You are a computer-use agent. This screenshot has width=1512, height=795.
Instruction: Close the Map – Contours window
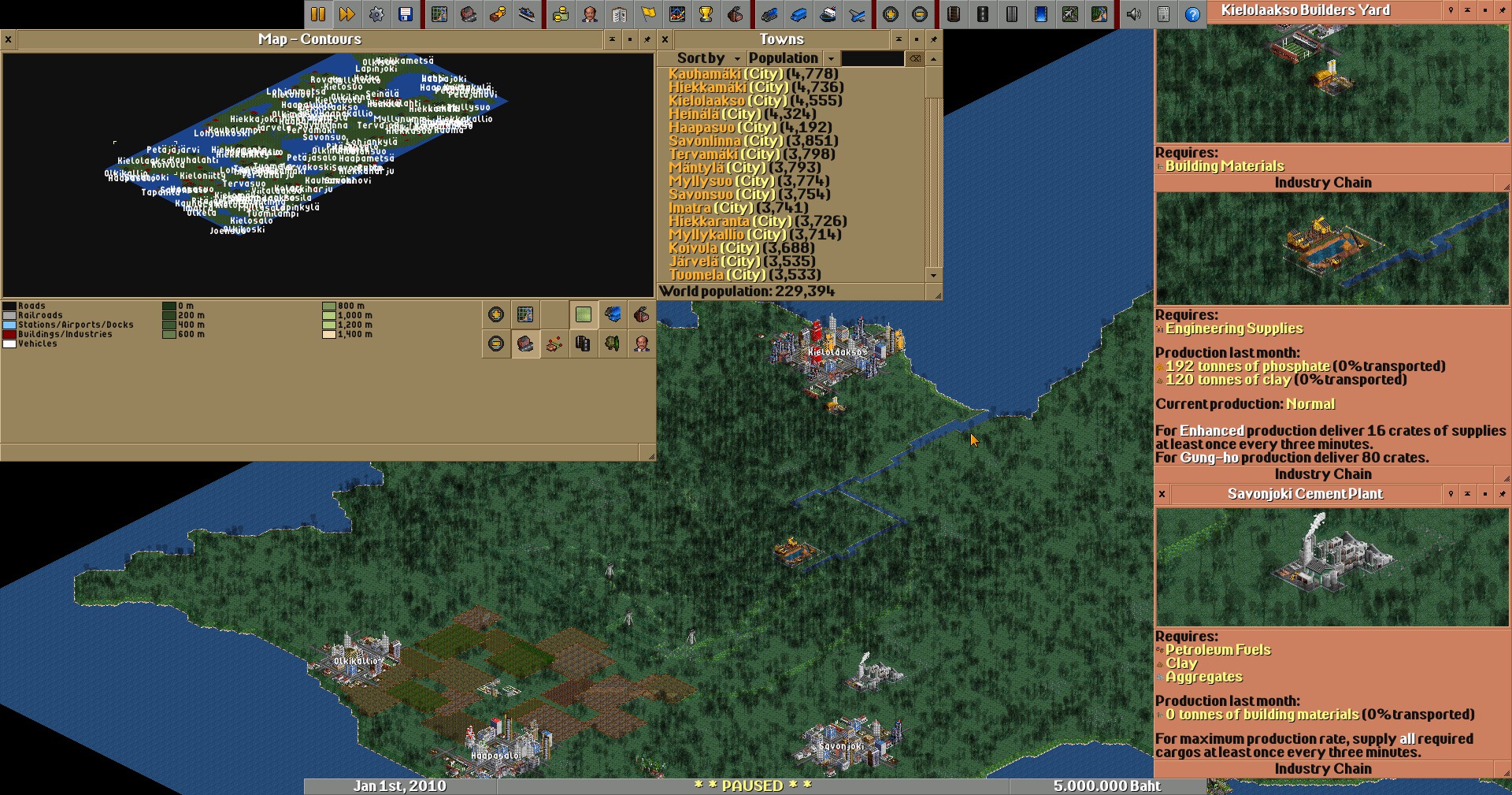[8, 39]
